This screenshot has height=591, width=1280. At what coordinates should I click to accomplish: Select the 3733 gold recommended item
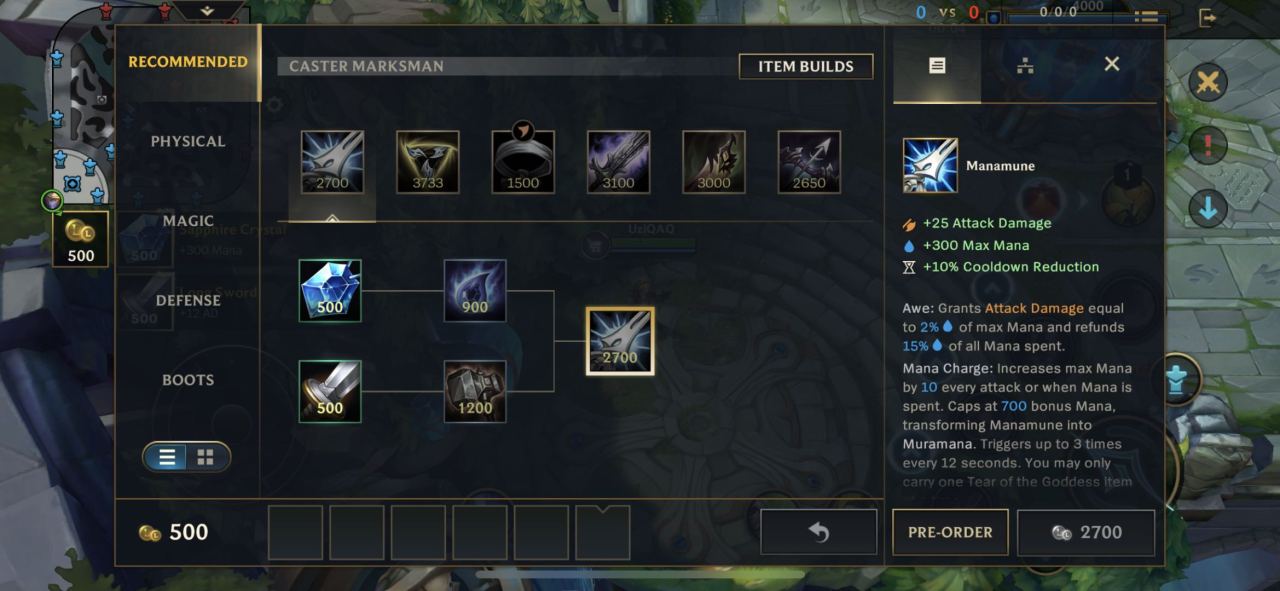click(428, 162)
